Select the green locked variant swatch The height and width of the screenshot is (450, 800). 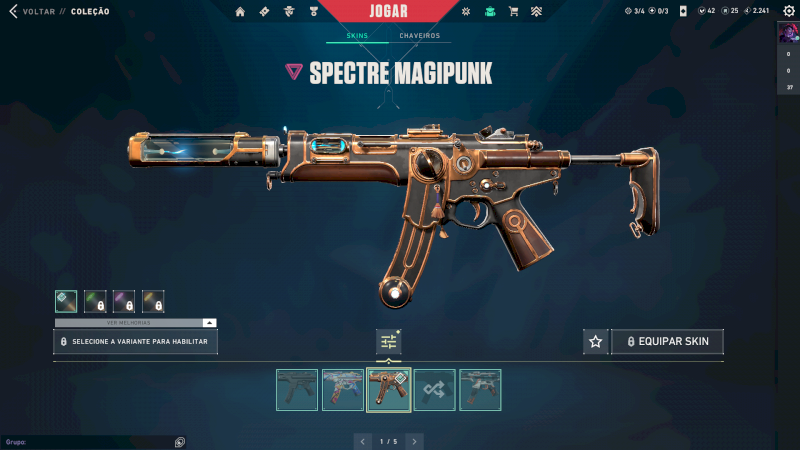click(x=95, y=301)
